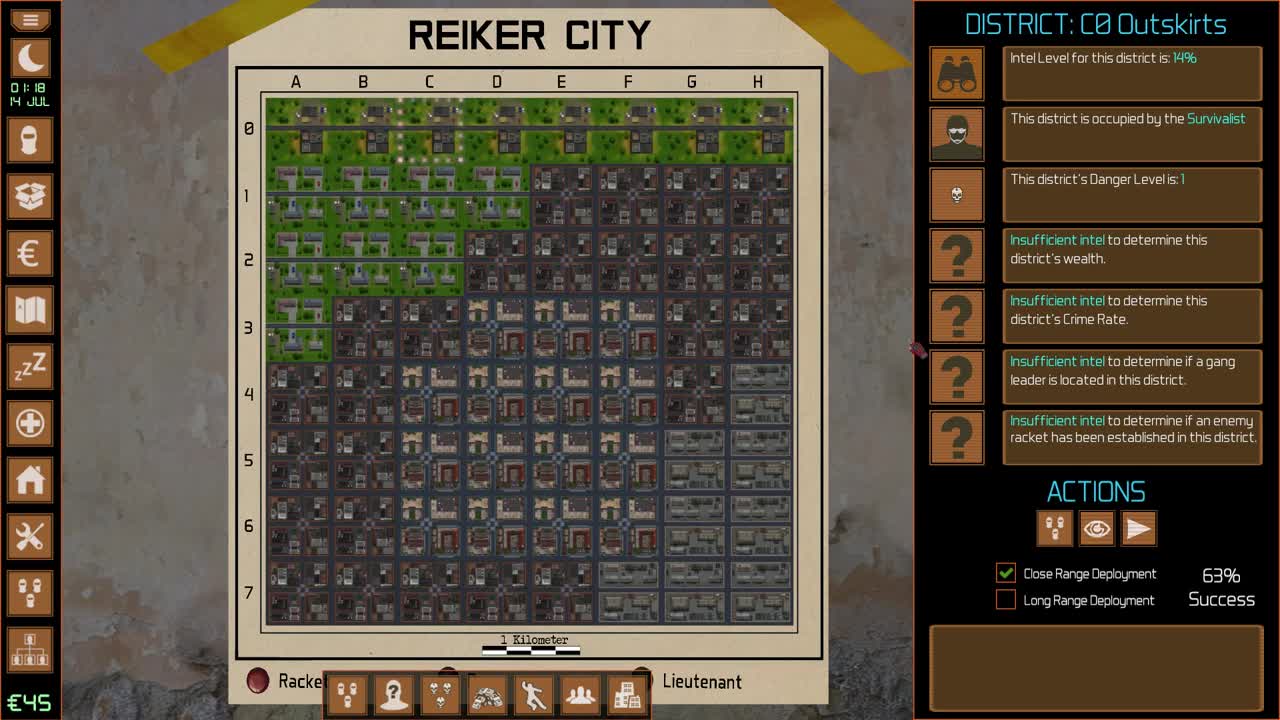
Task: Open the safehouse home icon
Action: point(30,481)
